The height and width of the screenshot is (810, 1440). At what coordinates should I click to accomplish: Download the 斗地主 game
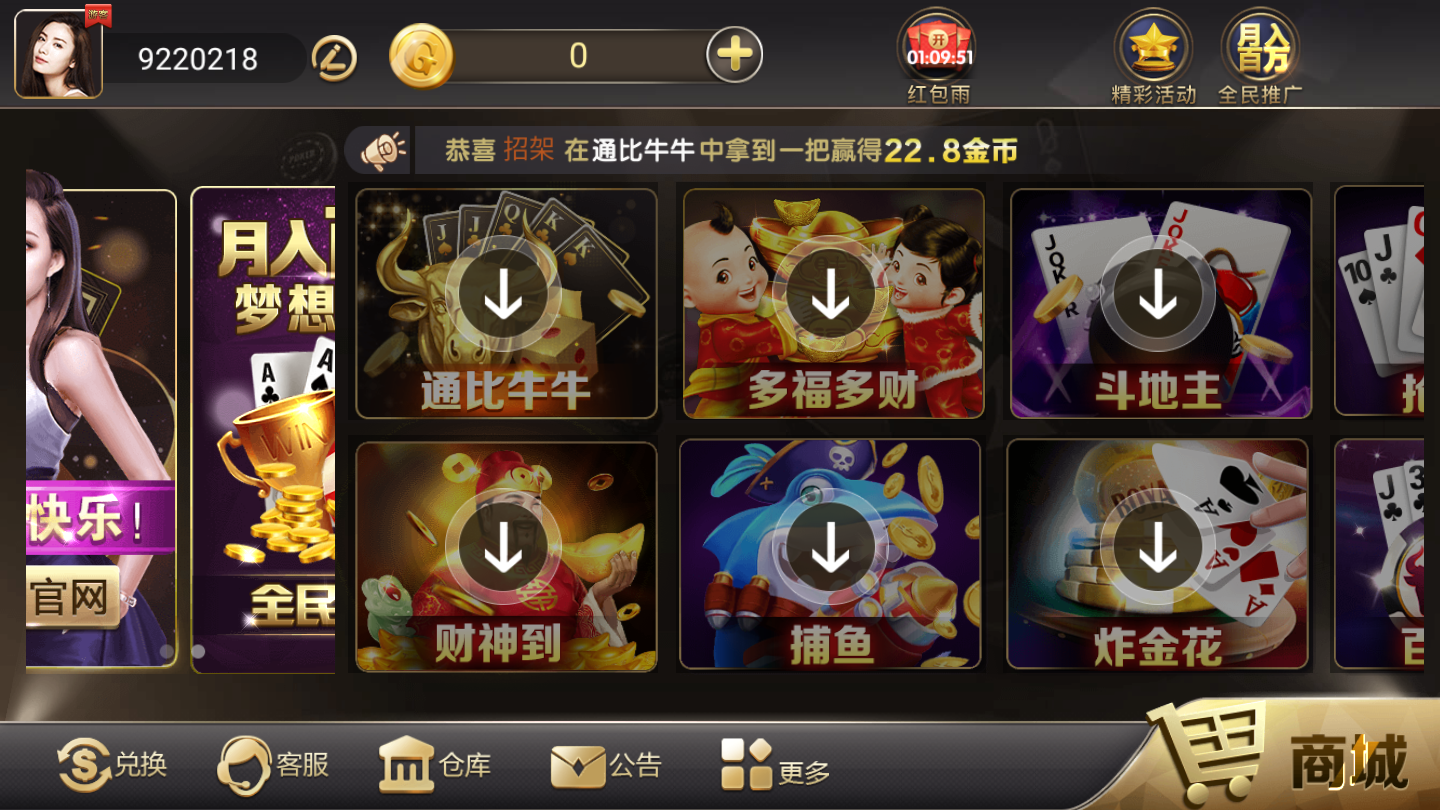tap(1159, 295)
